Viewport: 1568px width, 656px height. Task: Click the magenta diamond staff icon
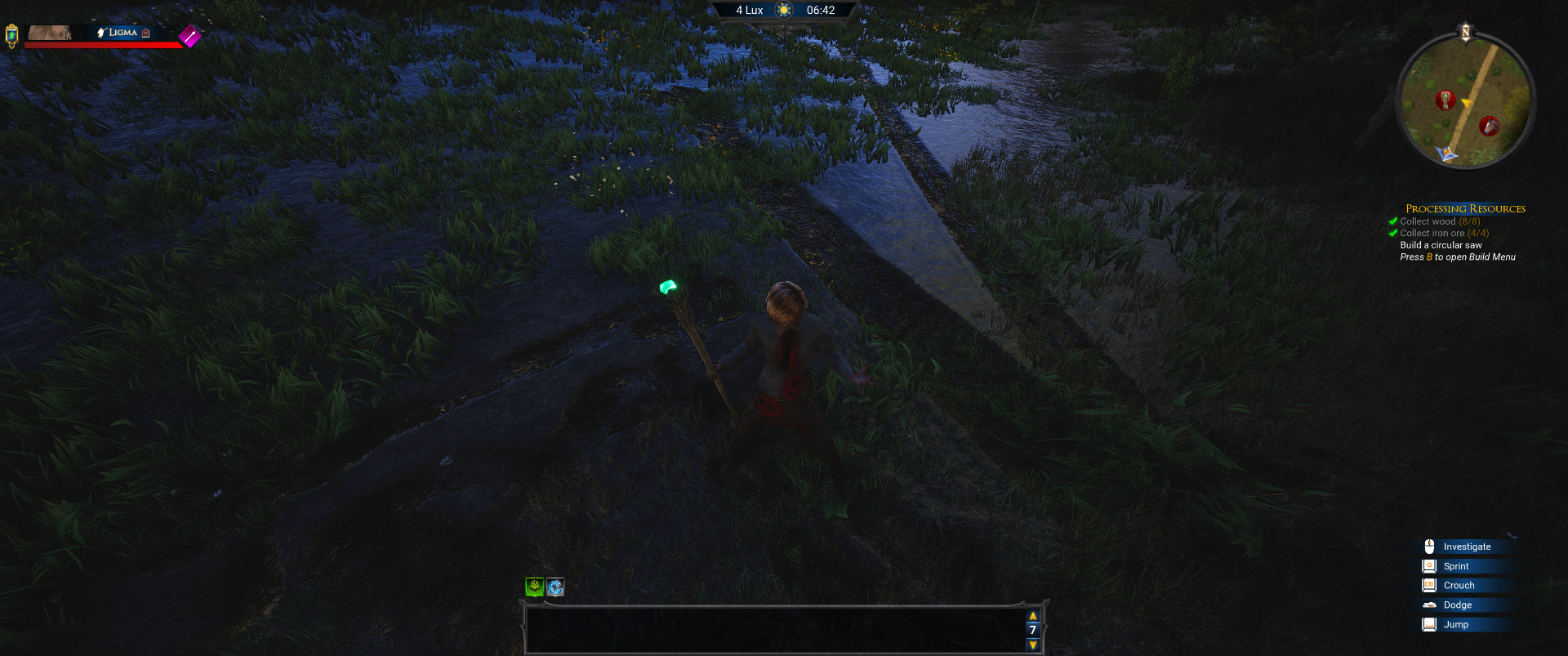coord(189,36)
